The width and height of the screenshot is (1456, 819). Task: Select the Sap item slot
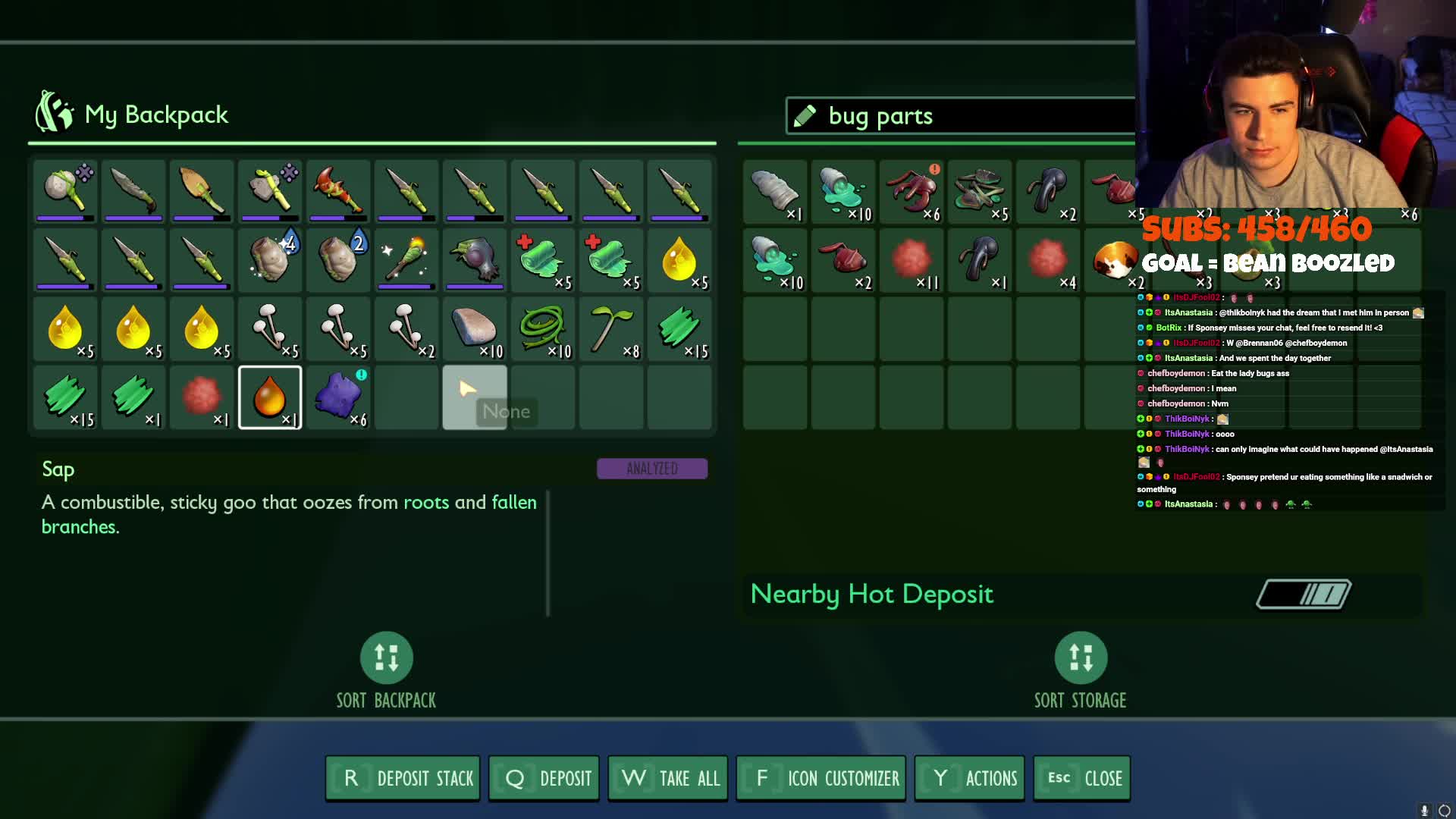coord(270,397)
